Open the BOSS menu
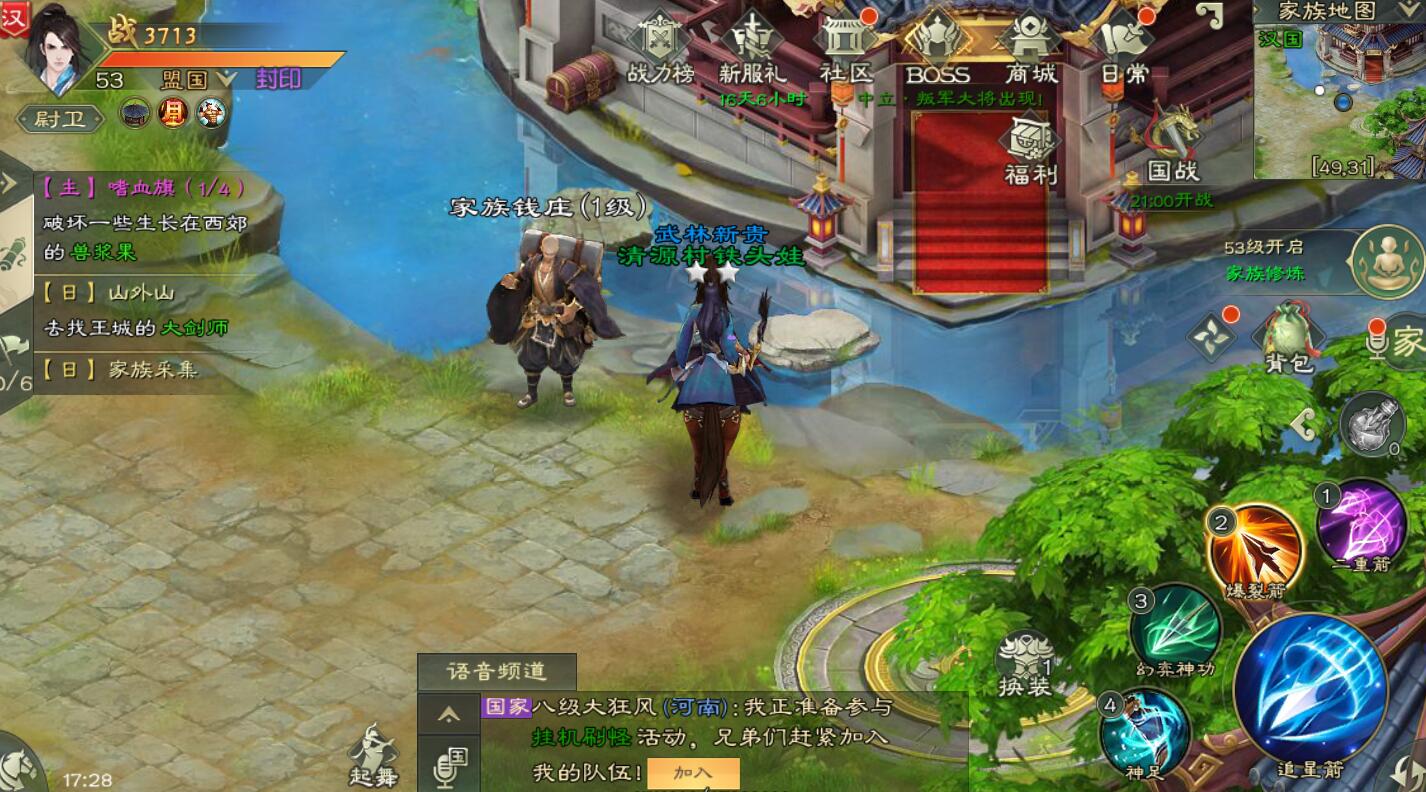This screenshot has width=1426, height=792. pyautogui.click(x=938, y=48)
